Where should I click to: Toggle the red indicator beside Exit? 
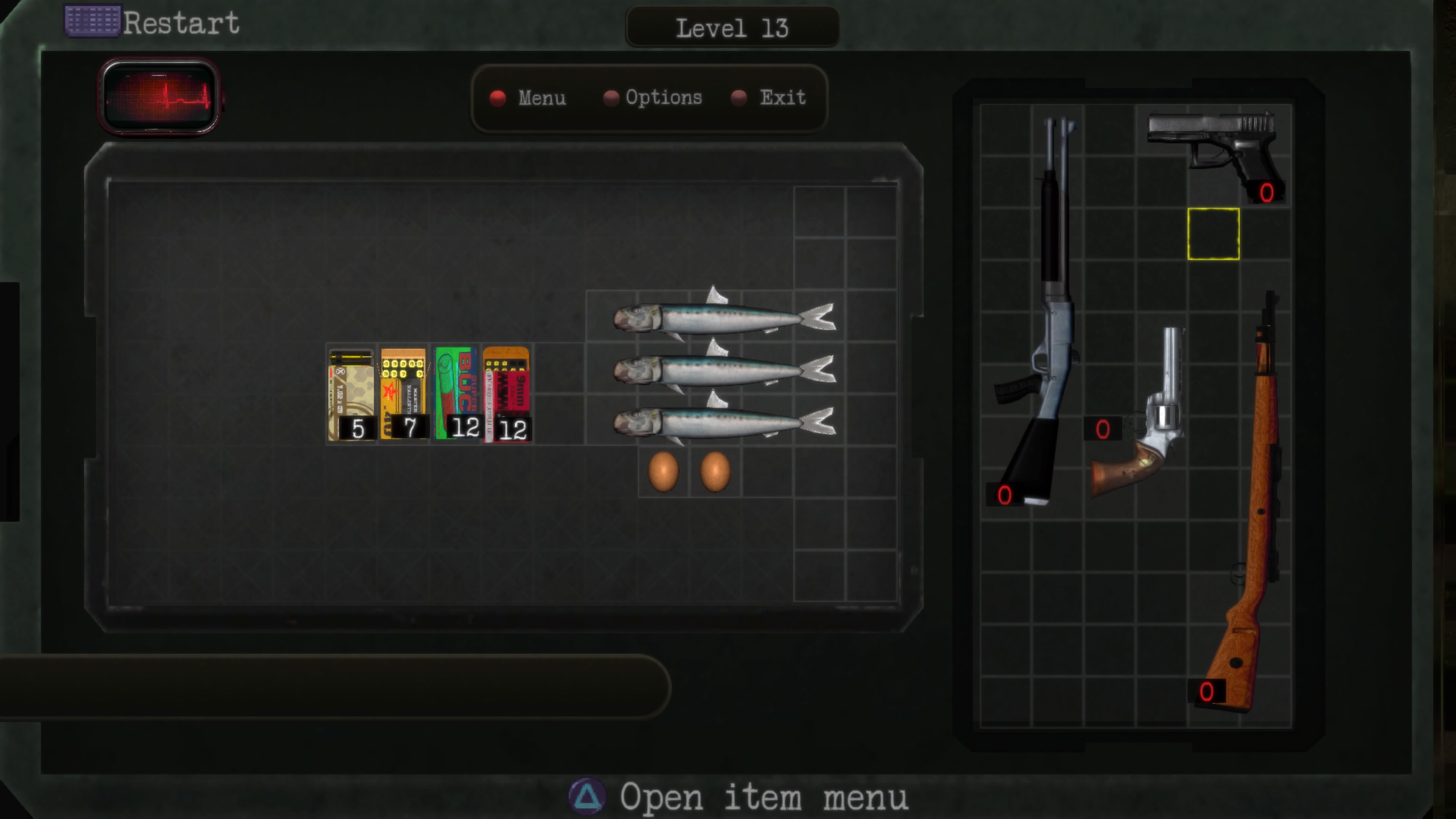coord(739,98)
